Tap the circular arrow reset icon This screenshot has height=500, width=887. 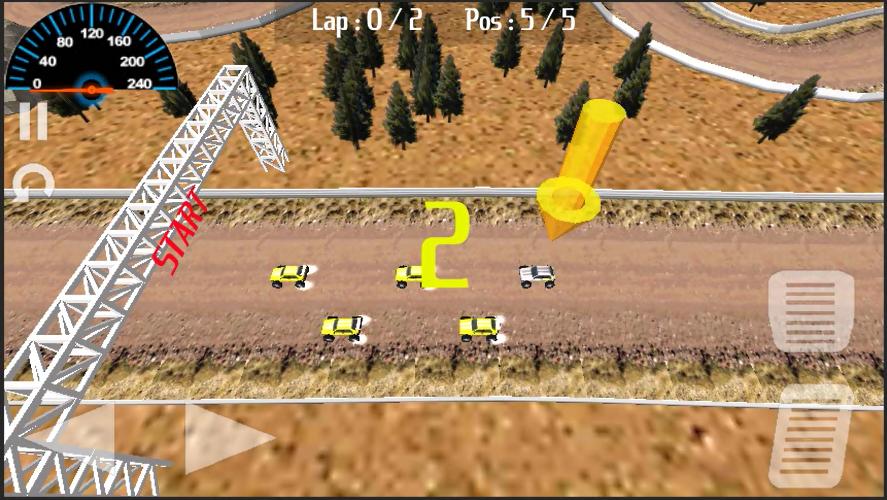[x=33, y=182]
